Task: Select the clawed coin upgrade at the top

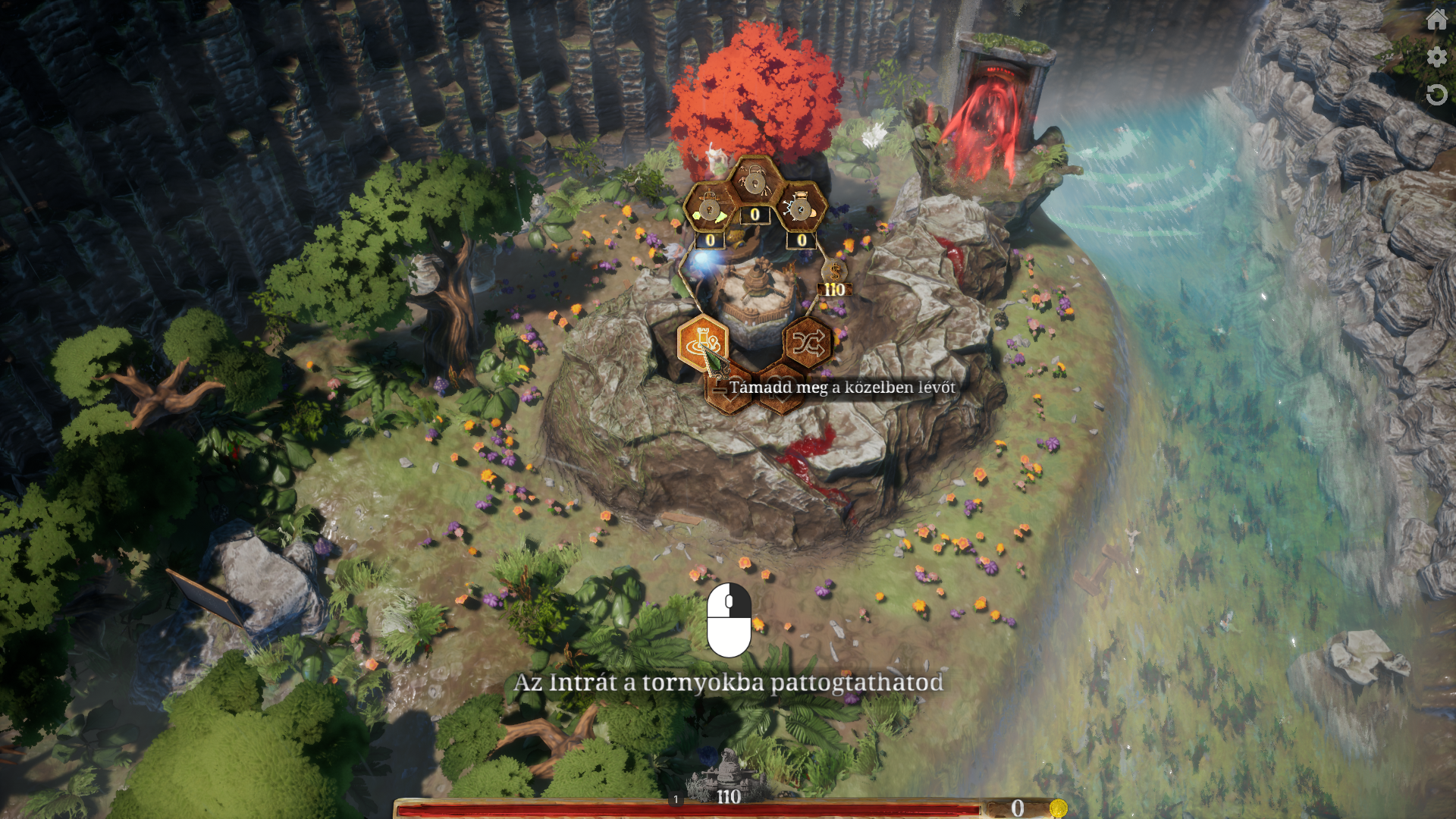Action: coord(755,182)
